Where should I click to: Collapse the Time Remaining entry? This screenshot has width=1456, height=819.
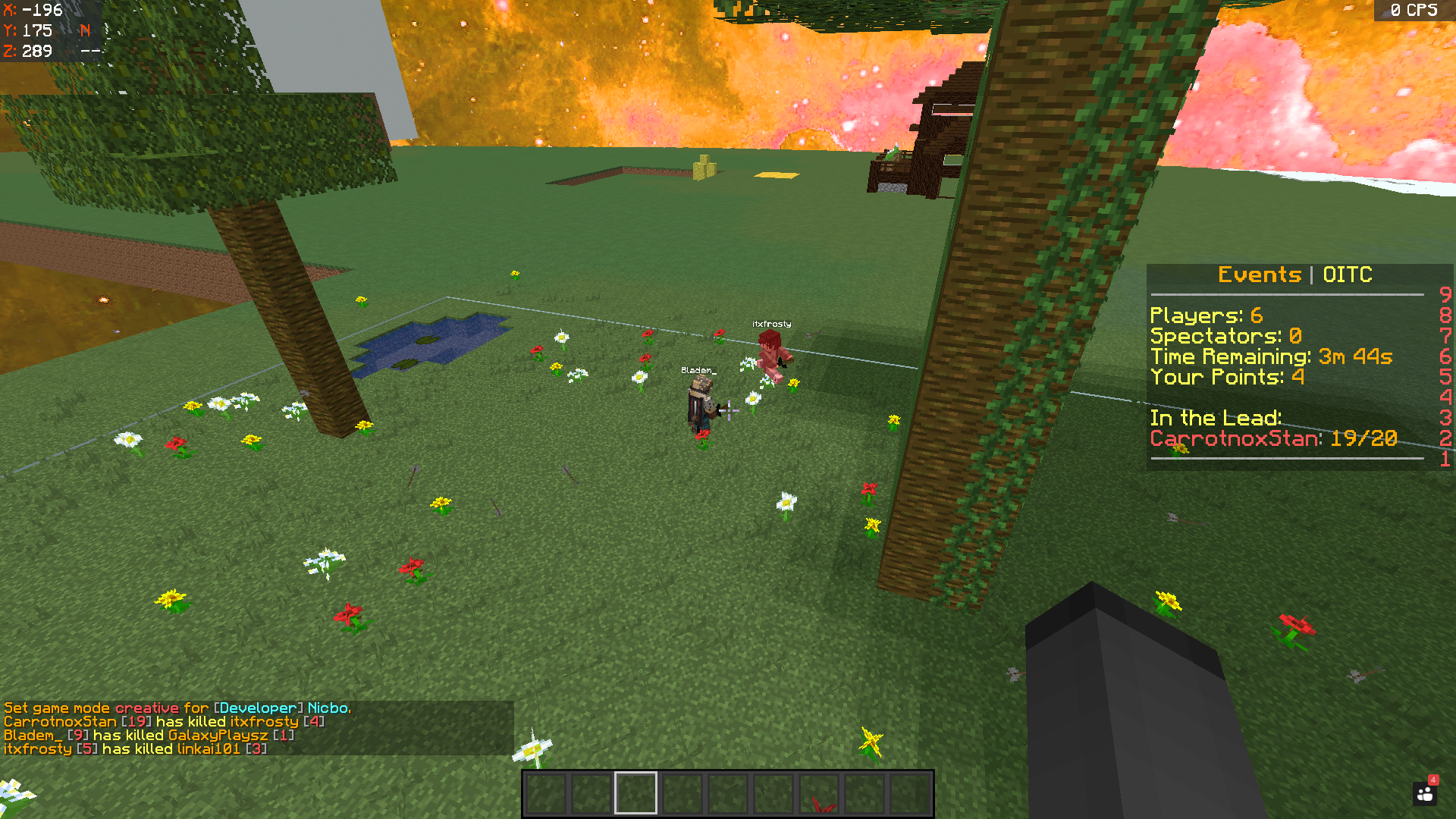(x=1270, y=356)
